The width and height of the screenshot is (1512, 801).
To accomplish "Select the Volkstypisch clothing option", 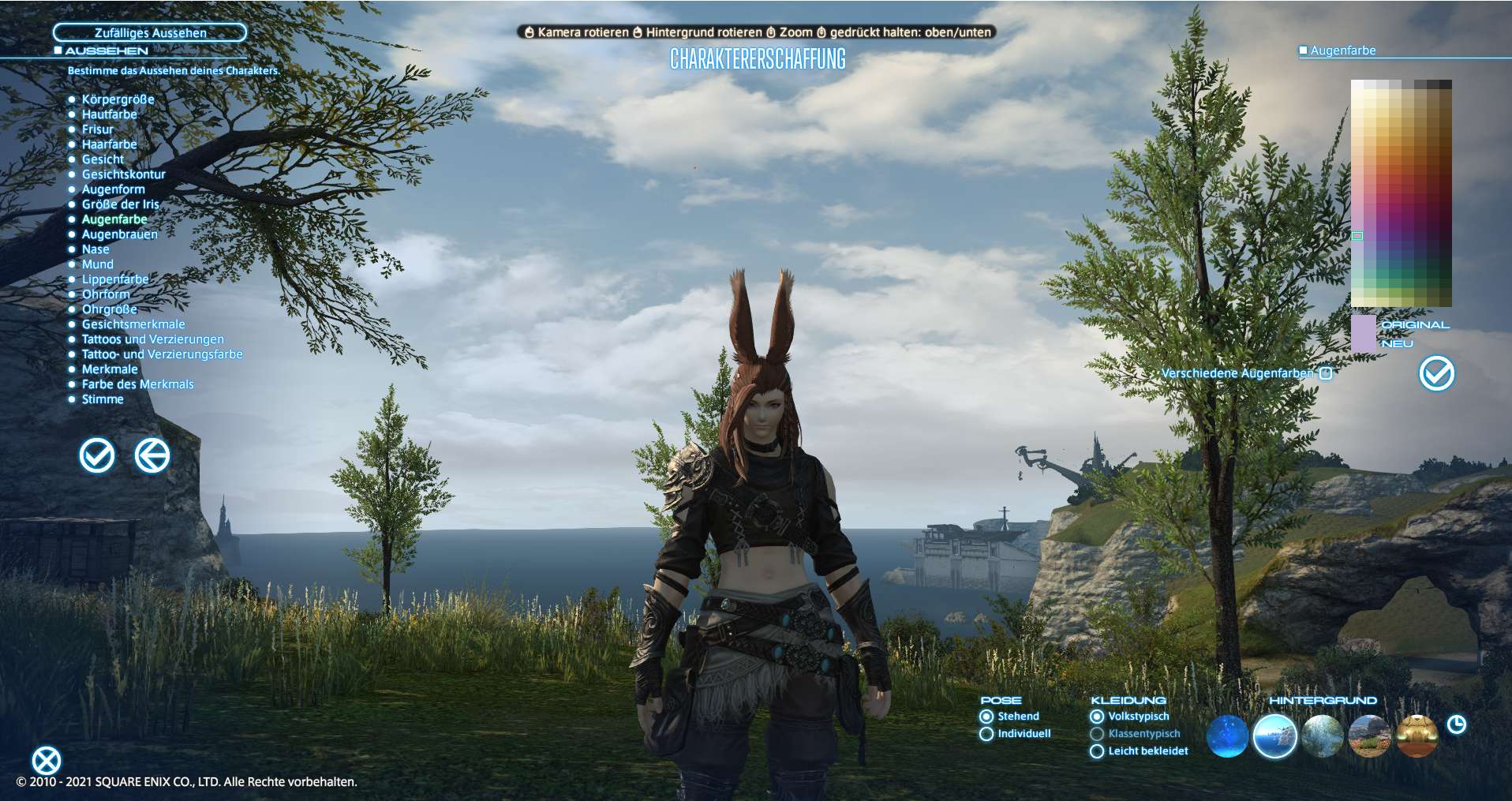I will pyautogui.click(x=1097, y=717).
